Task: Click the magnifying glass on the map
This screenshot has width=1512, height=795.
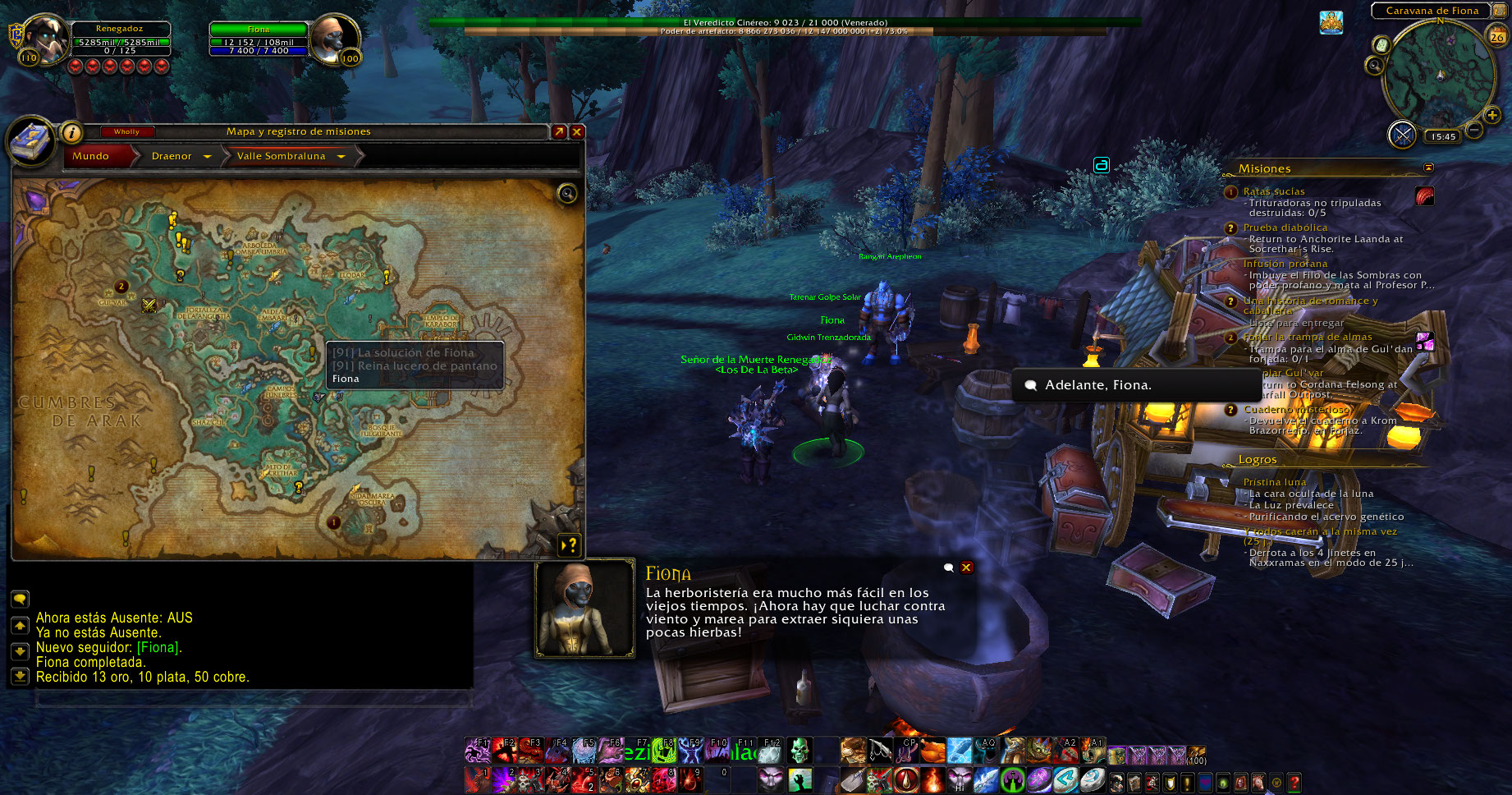Action: [x=567, y=194]
